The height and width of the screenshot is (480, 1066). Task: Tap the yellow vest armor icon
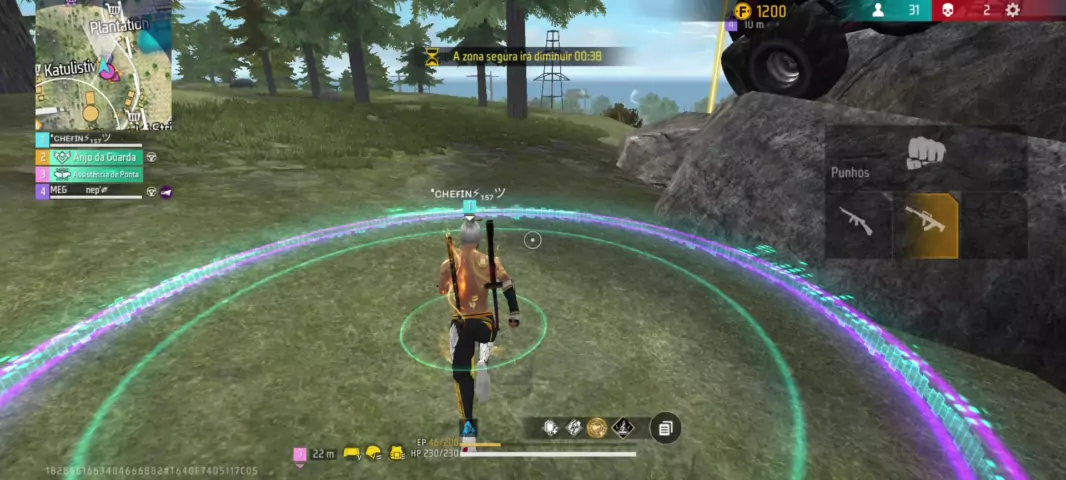click(x=352, y=454)
